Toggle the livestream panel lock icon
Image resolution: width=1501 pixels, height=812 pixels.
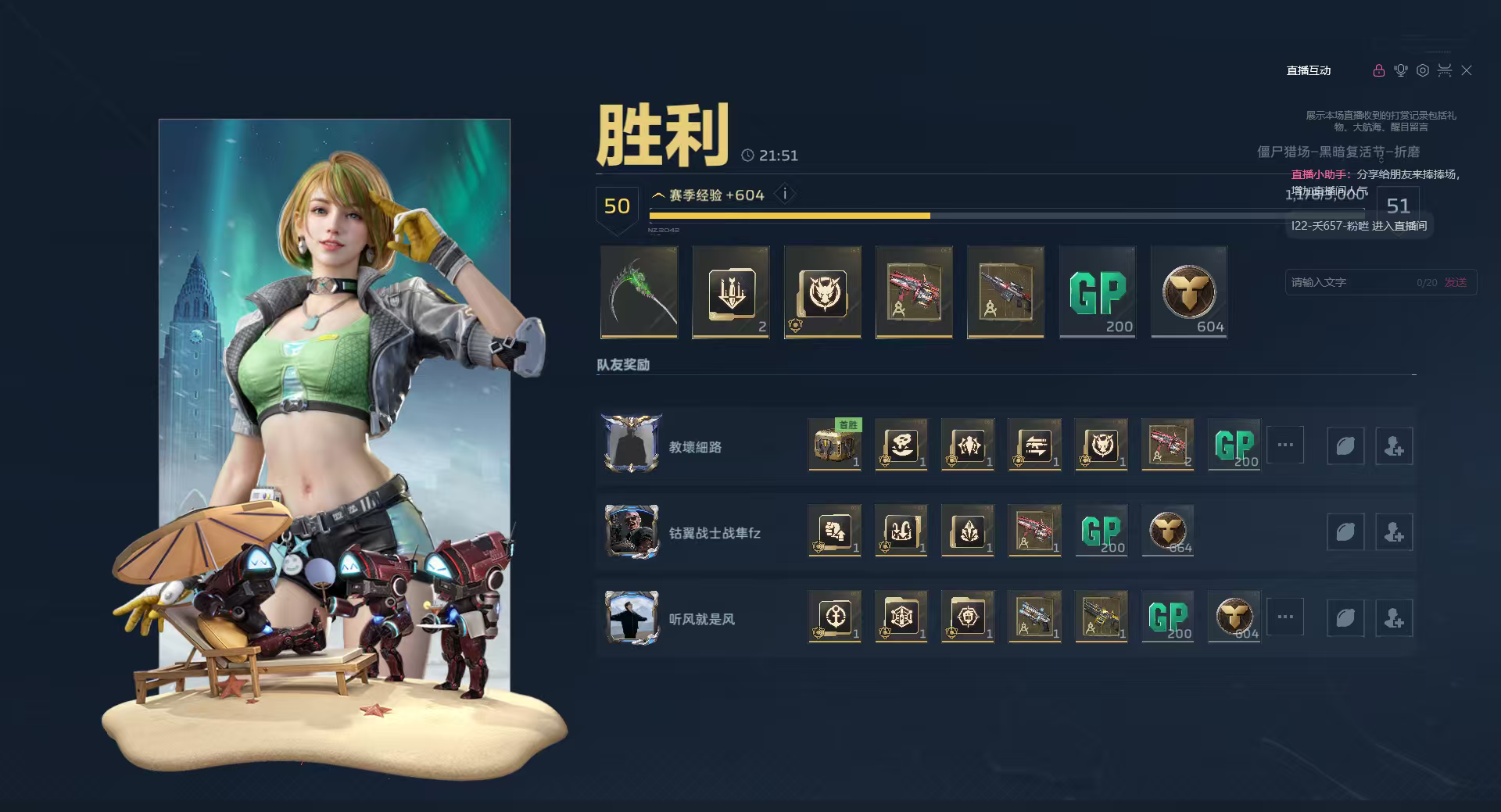1378,70
